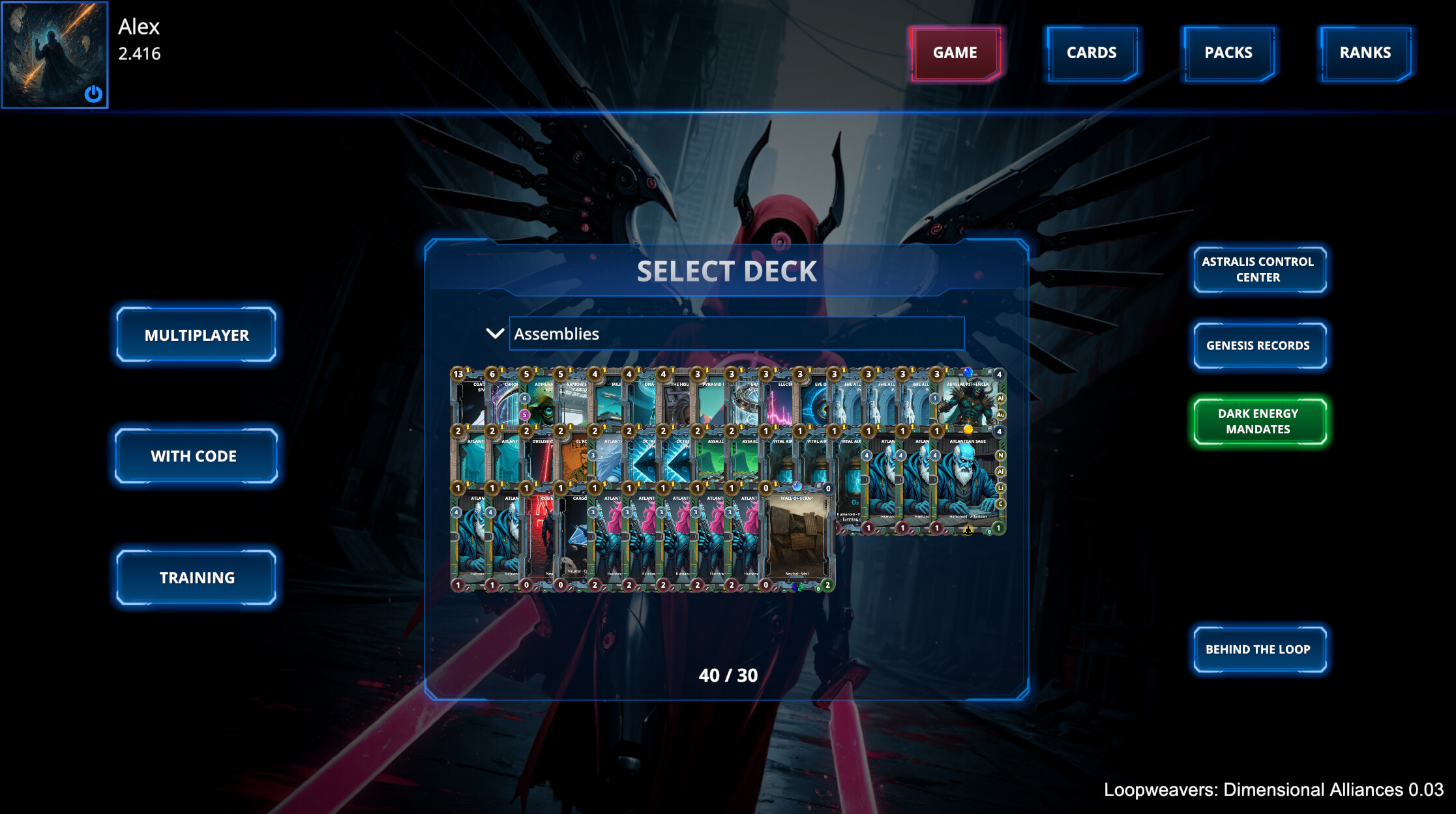
Task: Start a MULTIPLAYER match
Action: [196, 335]
